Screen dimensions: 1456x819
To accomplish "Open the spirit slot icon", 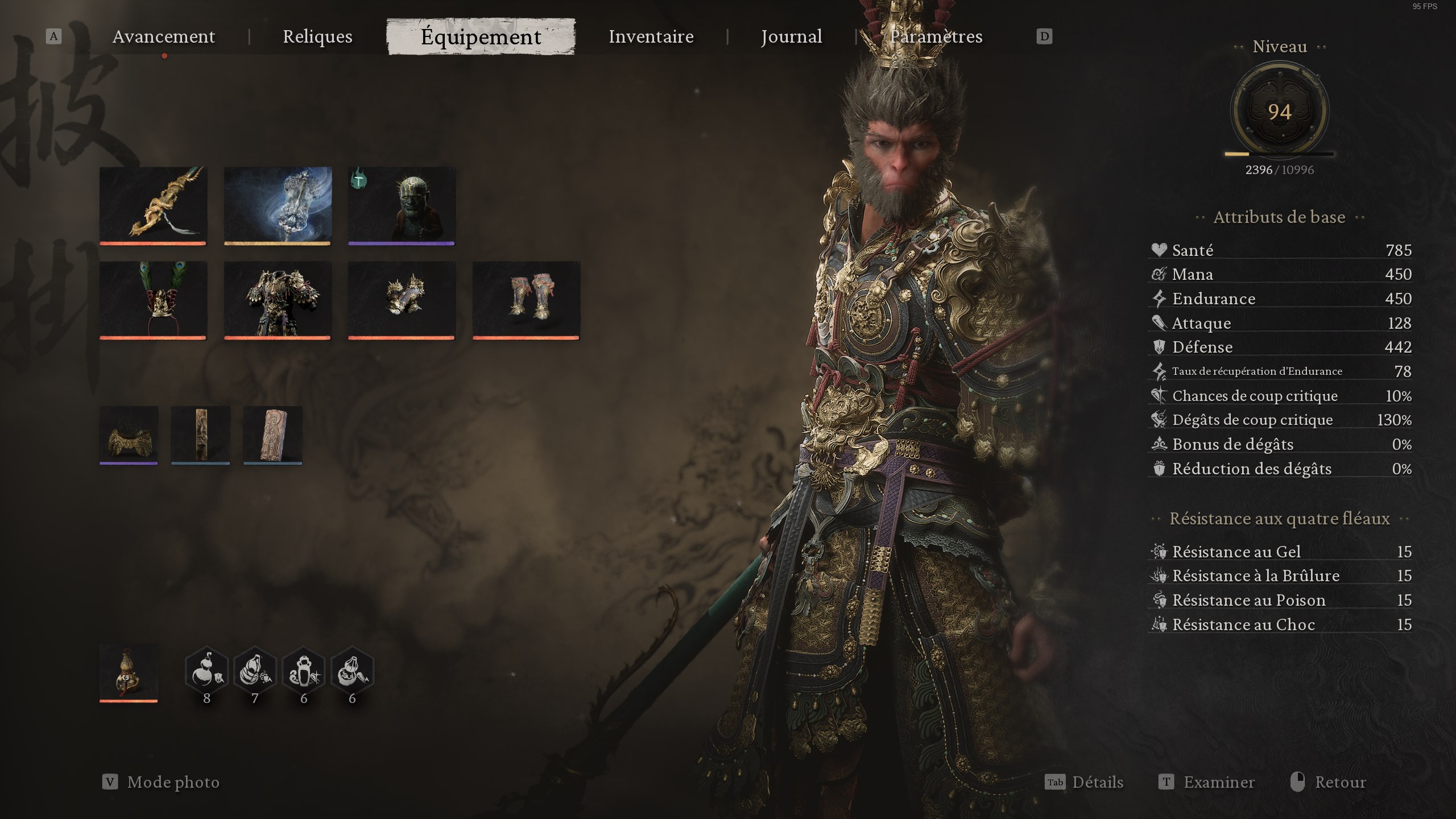I will pyautogui.click(x=278, y=206).
